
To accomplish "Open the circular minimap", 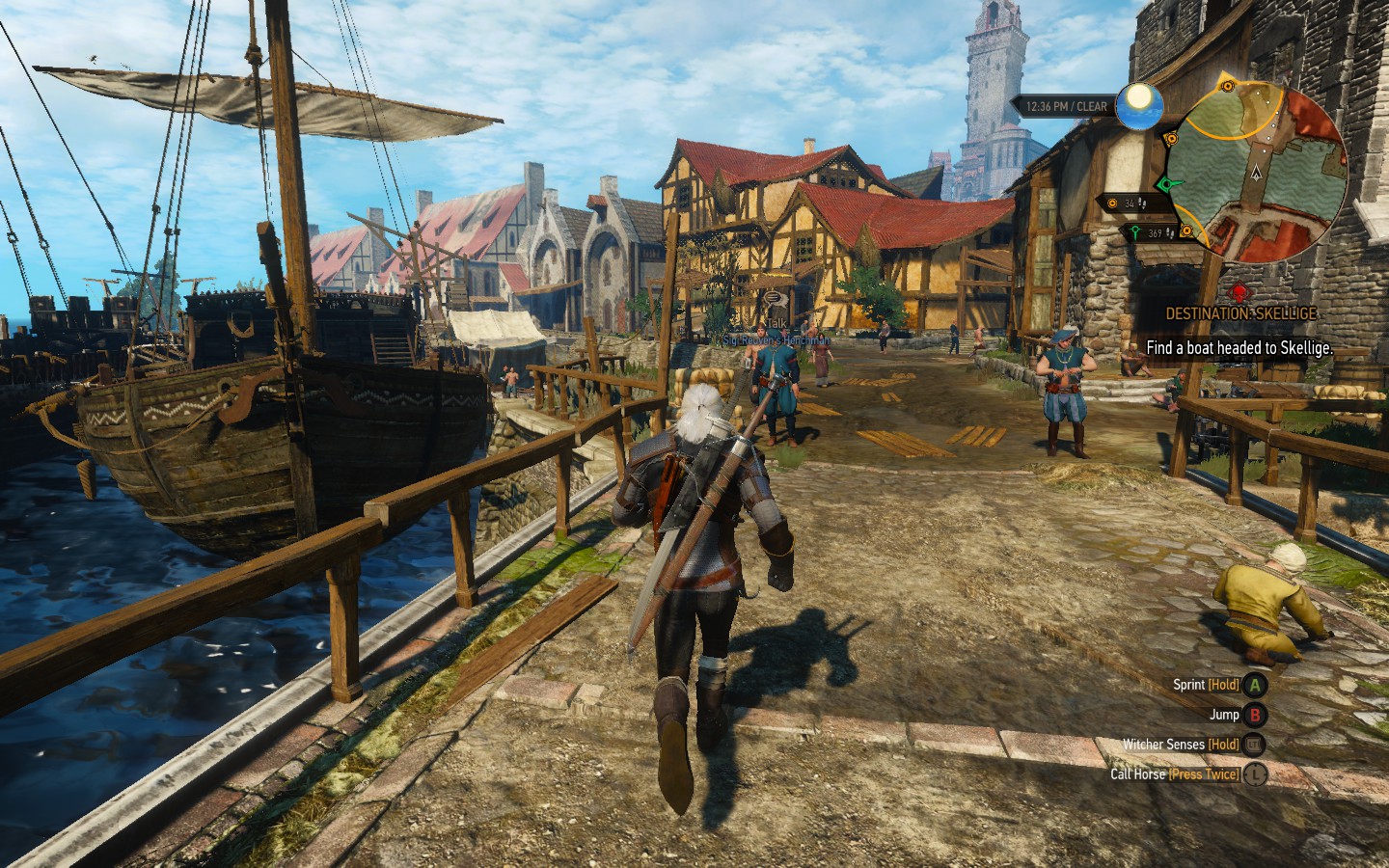I will click(x=1257, y=172).
